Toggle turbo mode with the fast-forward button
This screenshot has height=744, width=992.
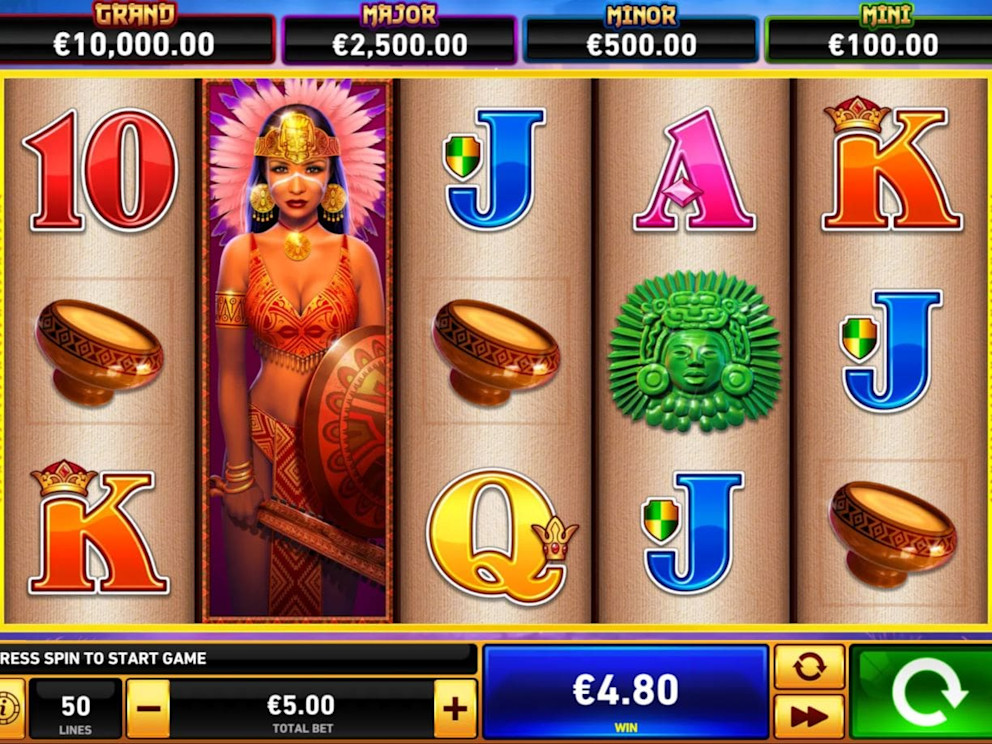click(809, 716)
